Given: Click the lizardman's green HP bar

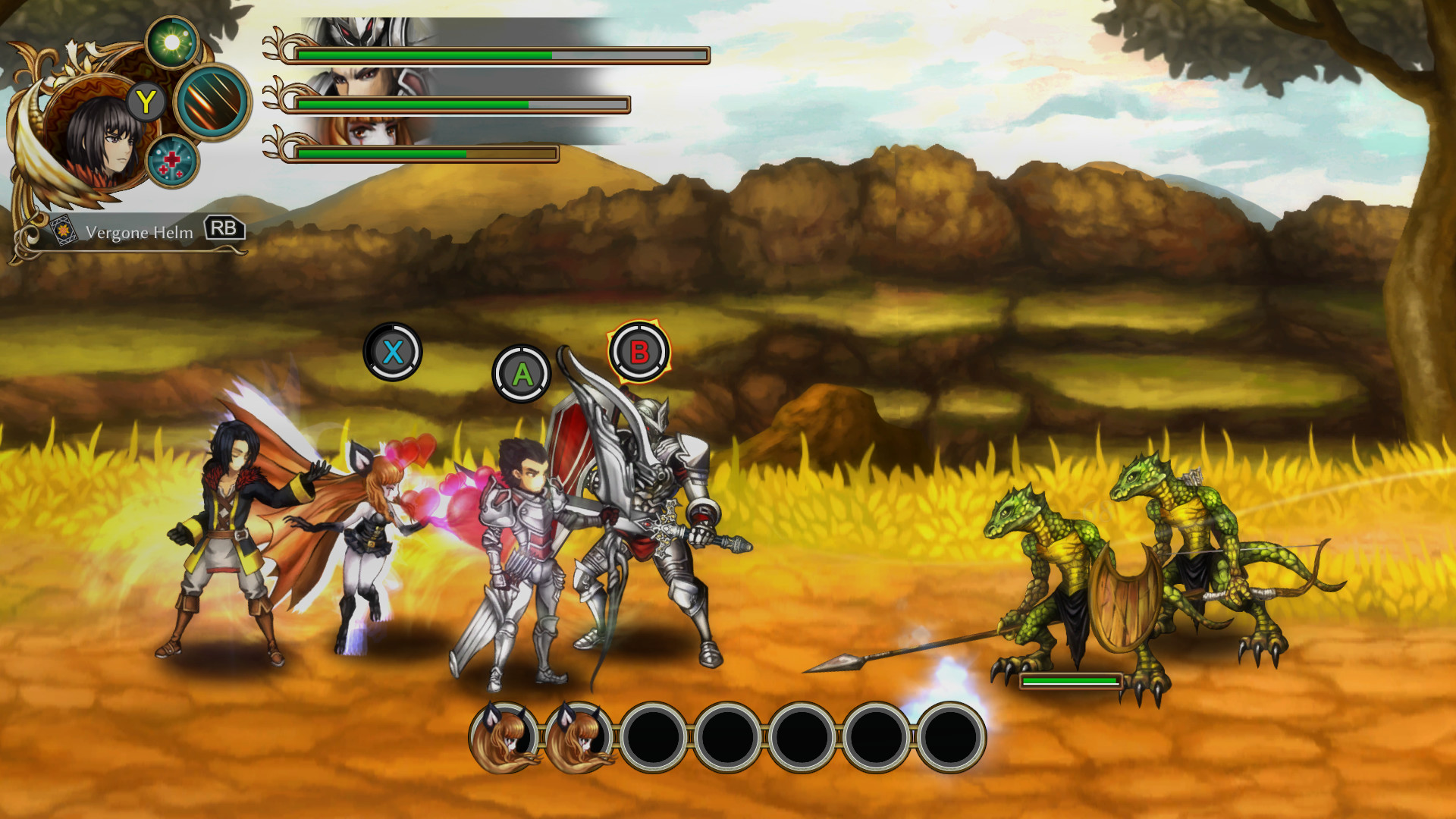Looking at the screenshot, I should [x=1071, y=682].
